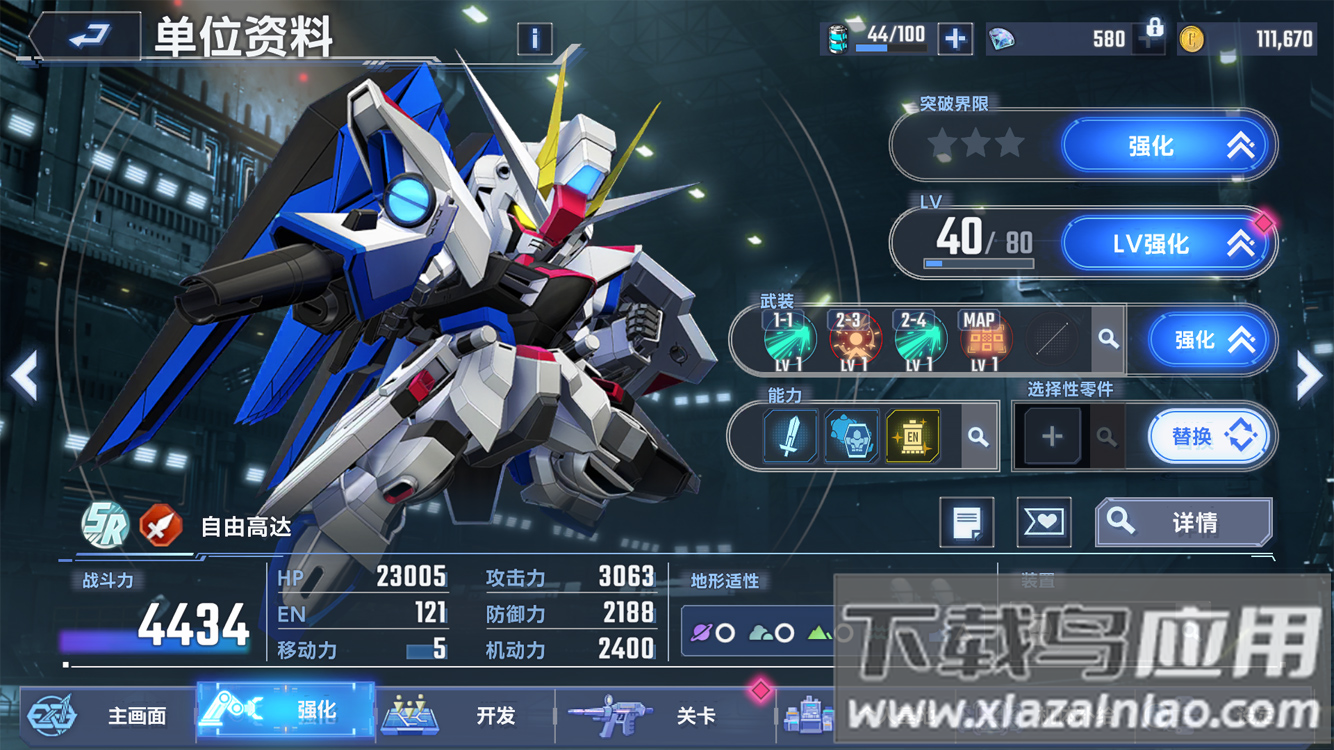
Task: Add energy with the plus button
Action: (955, 39)
